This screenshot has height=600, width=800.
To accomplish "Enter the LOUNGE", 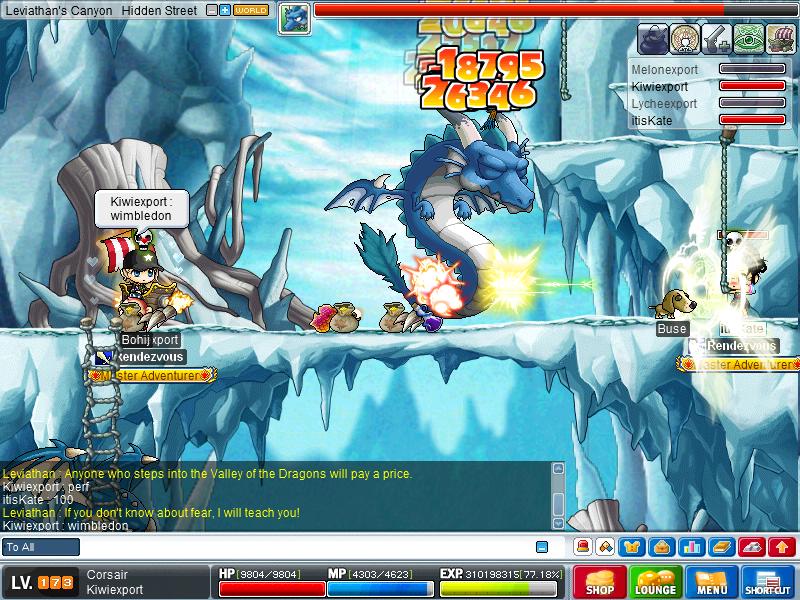I will 656,582.
